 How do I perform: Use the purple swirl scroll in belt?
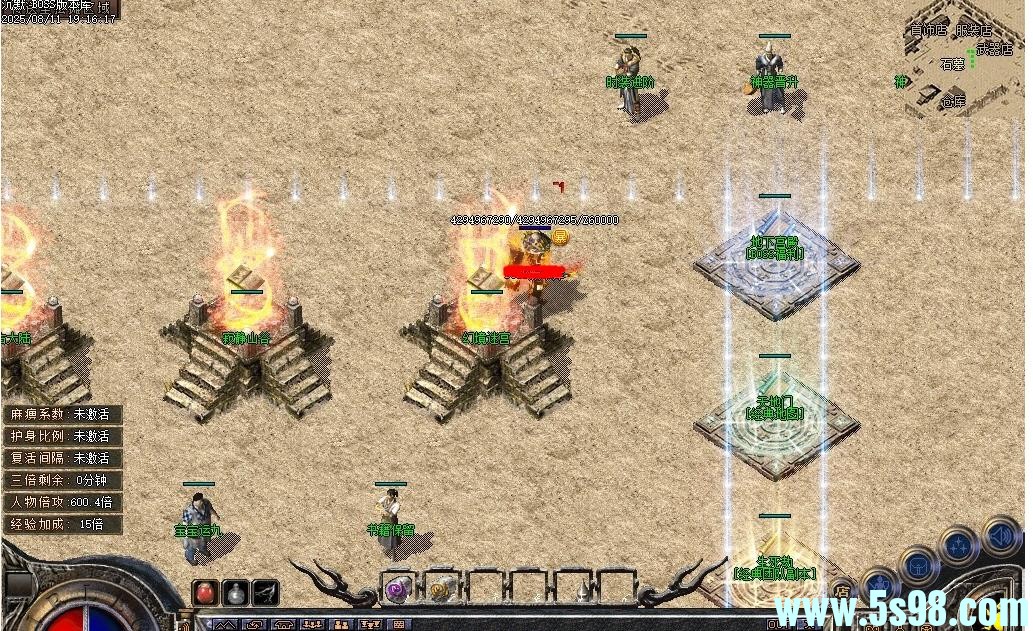click(397, 587)
